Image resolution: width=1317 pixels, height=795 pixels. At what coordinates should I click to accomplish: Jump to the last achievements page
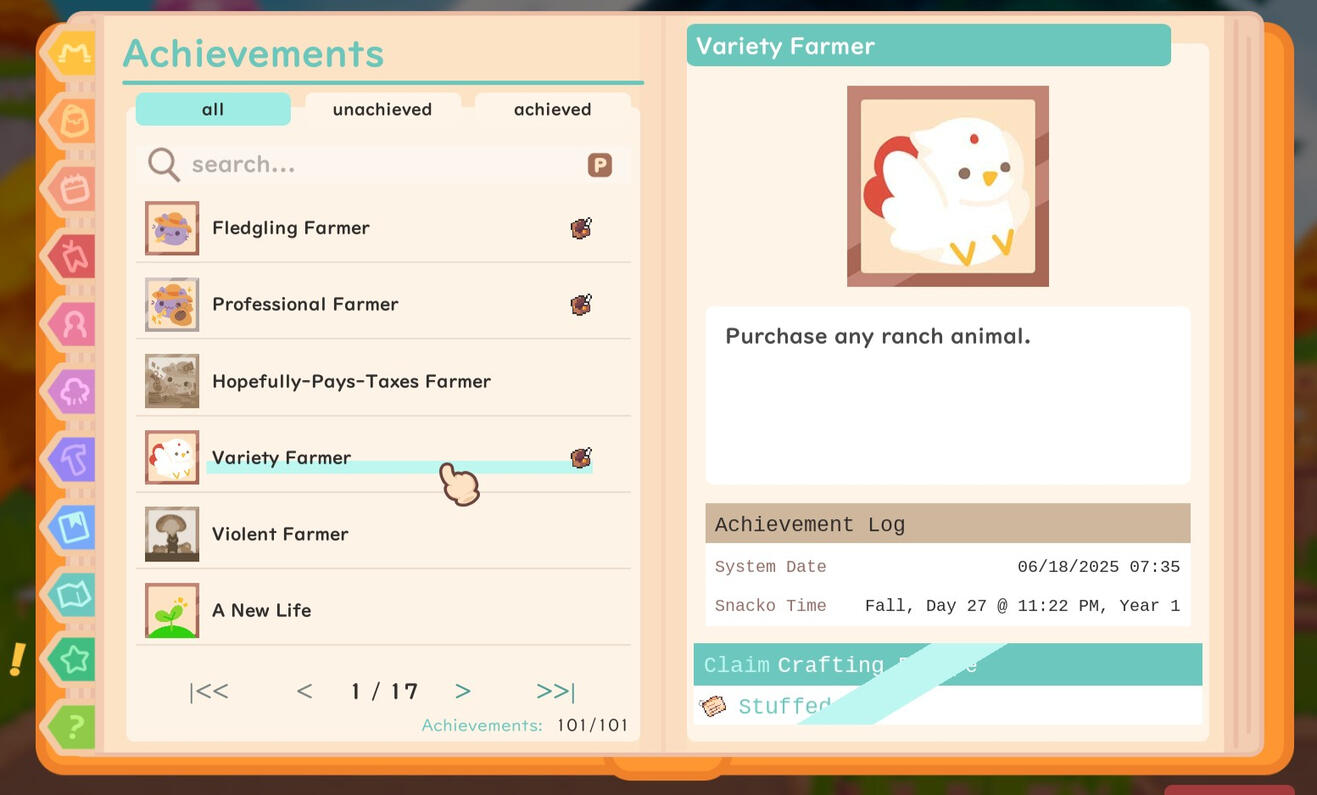tap(555, 690)
